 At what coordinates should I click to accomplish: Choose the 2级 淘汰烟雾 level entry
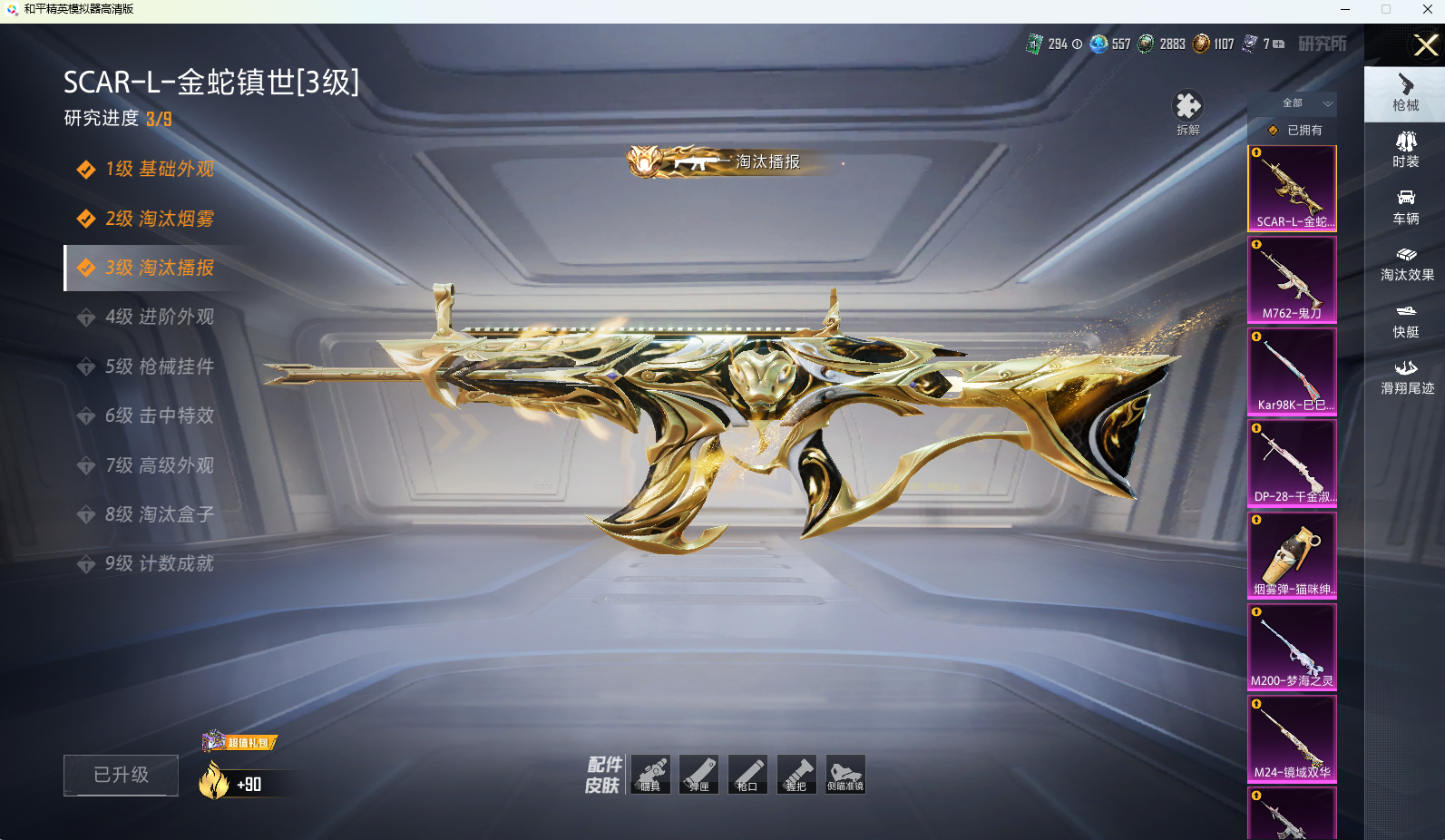pos(159,219)
